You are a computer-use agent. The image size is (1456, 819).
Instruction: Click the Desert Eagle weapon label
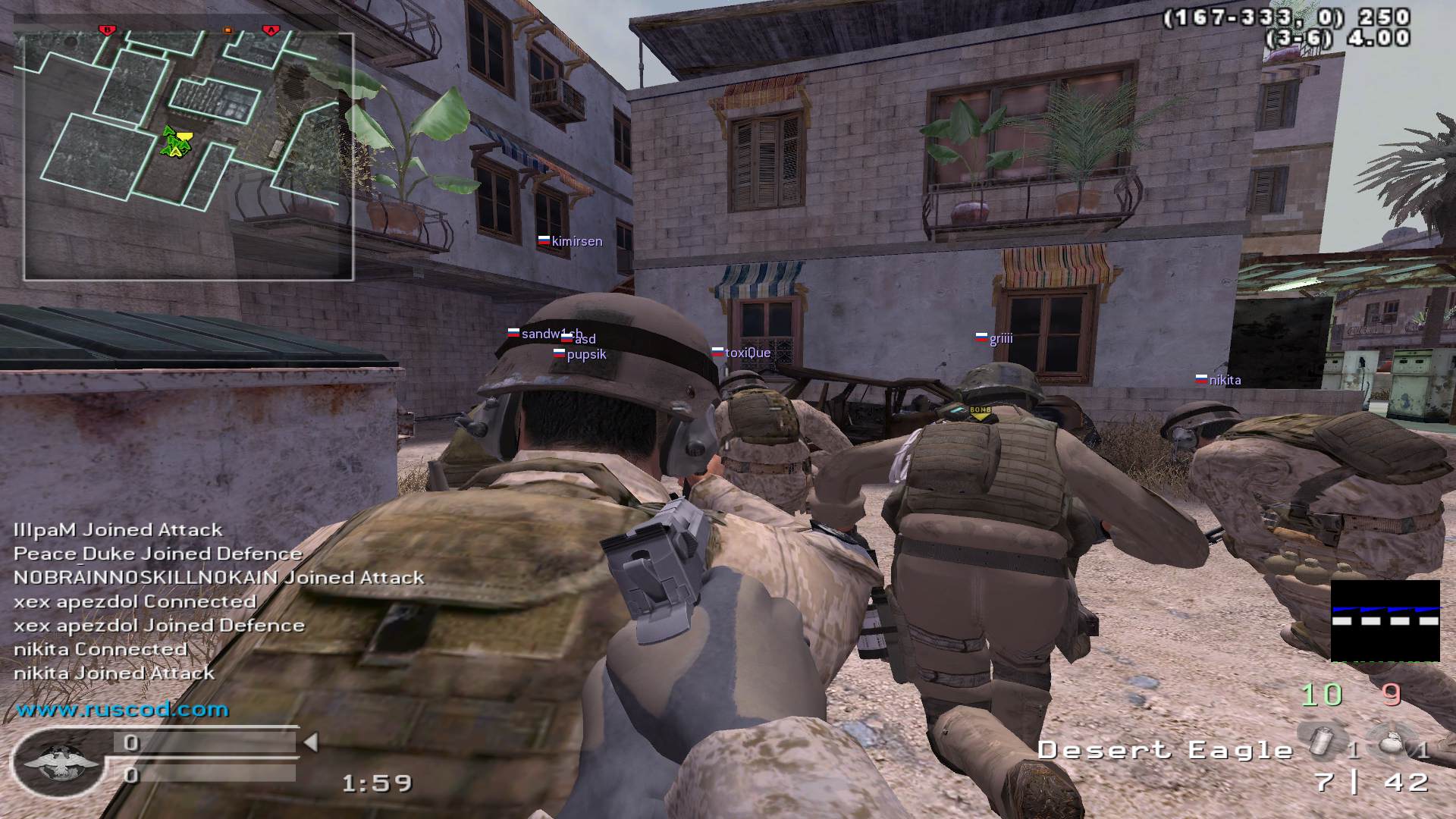point(1165,750)
